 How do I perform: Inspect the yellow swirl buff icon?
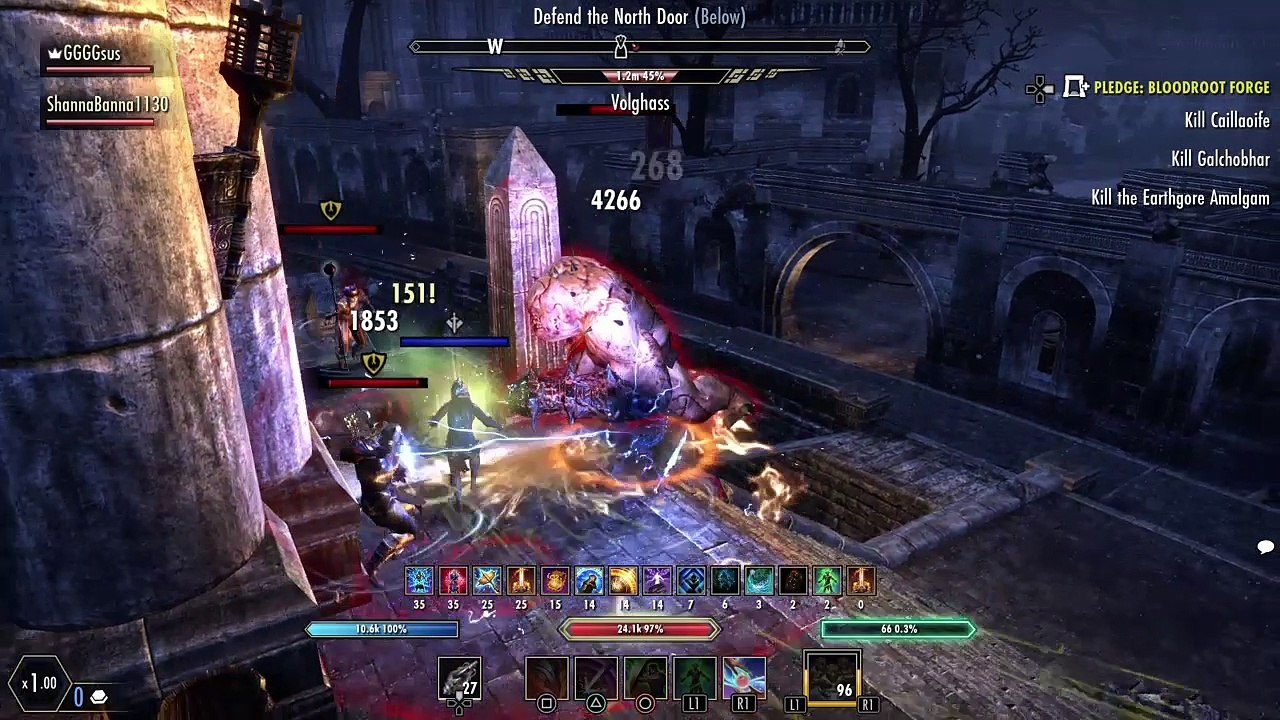pyautogui.click(x=623, y=581)
